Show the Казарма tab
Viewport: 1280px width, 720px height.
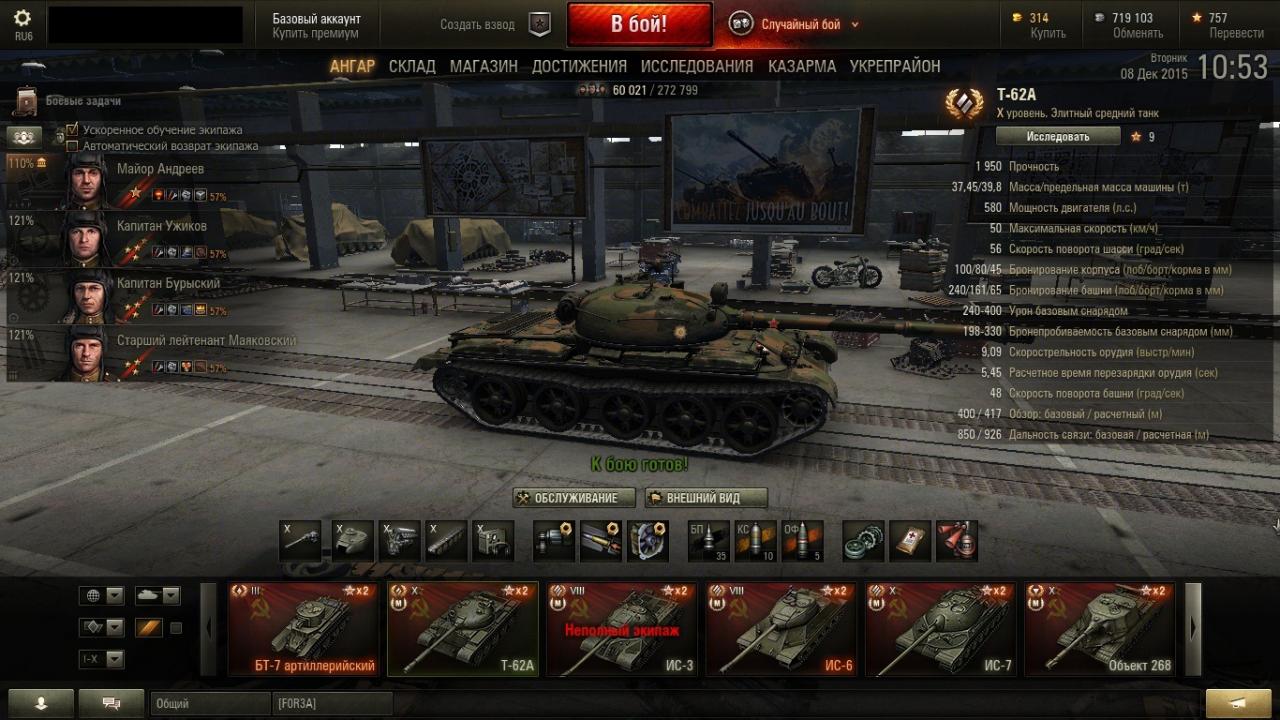tap(802, 66)
